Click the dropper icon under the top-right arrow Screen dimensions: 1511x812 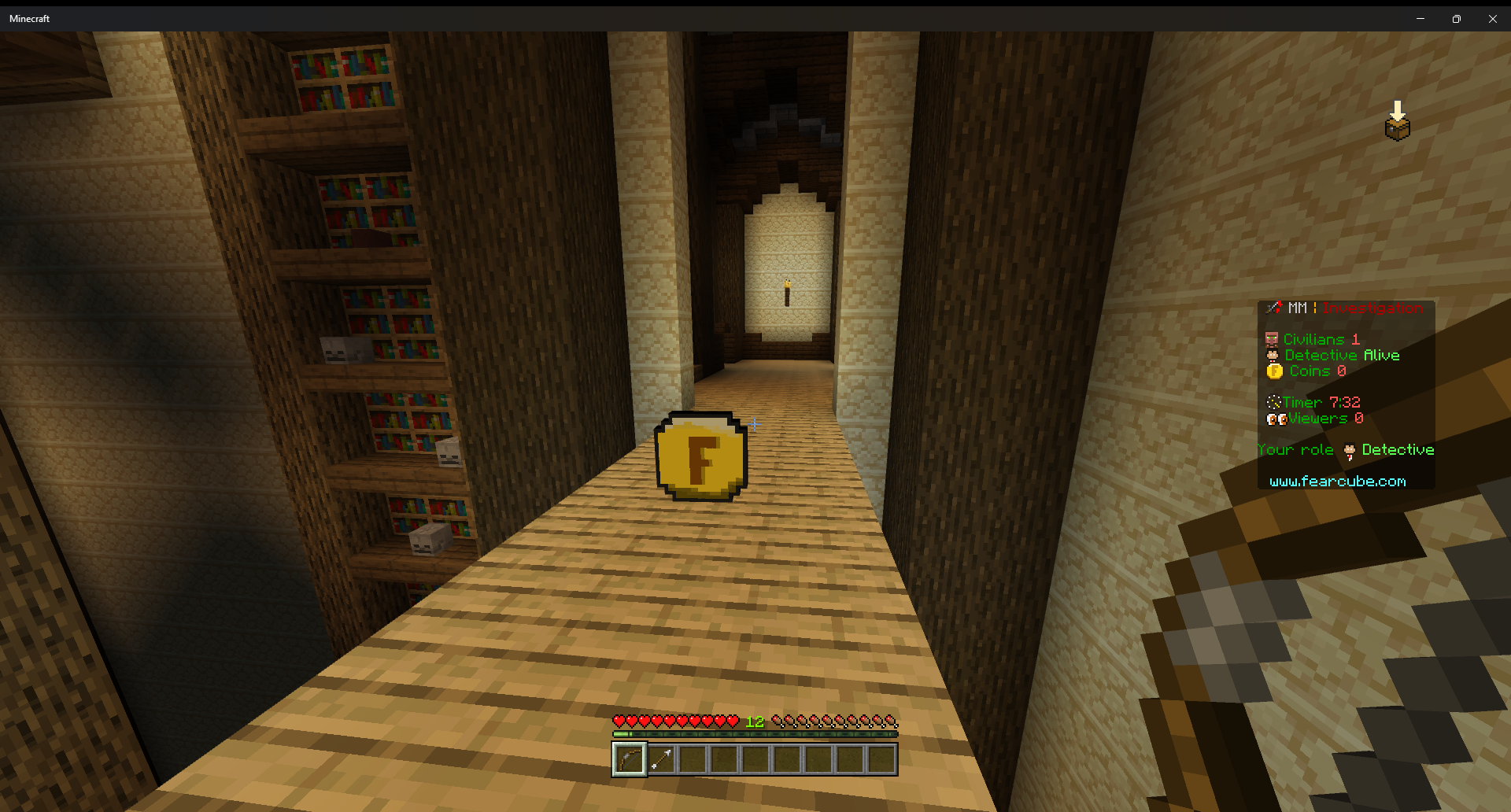(x=1397, y=127)
